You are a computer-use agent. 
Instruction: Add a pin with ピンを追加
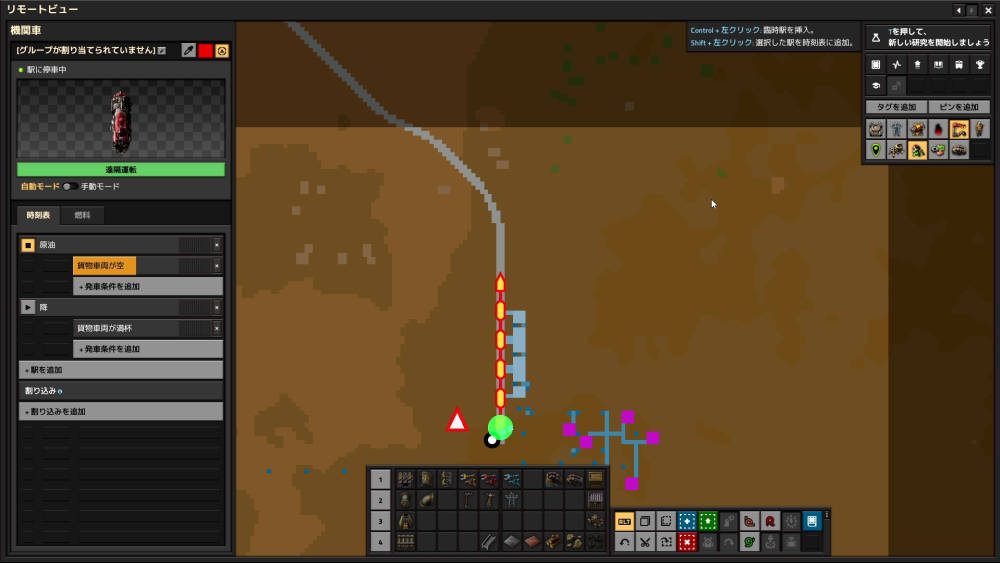coord(958,107)
